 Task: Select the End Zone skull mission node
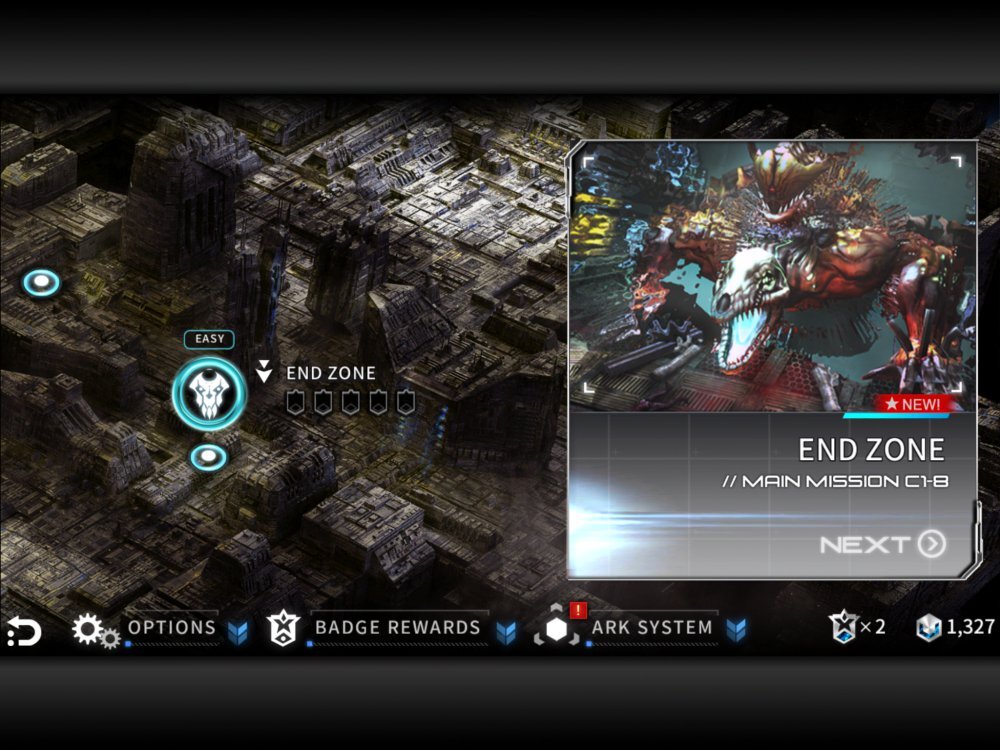pyautogui.click(x=209, y=393)
